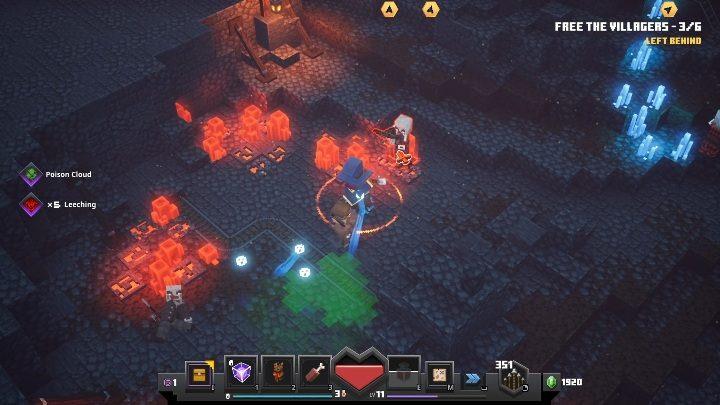Use the firework arrow artifact slot
This screenshot has width=720, height=405.
pyautogui.click(x=277, y=373)
